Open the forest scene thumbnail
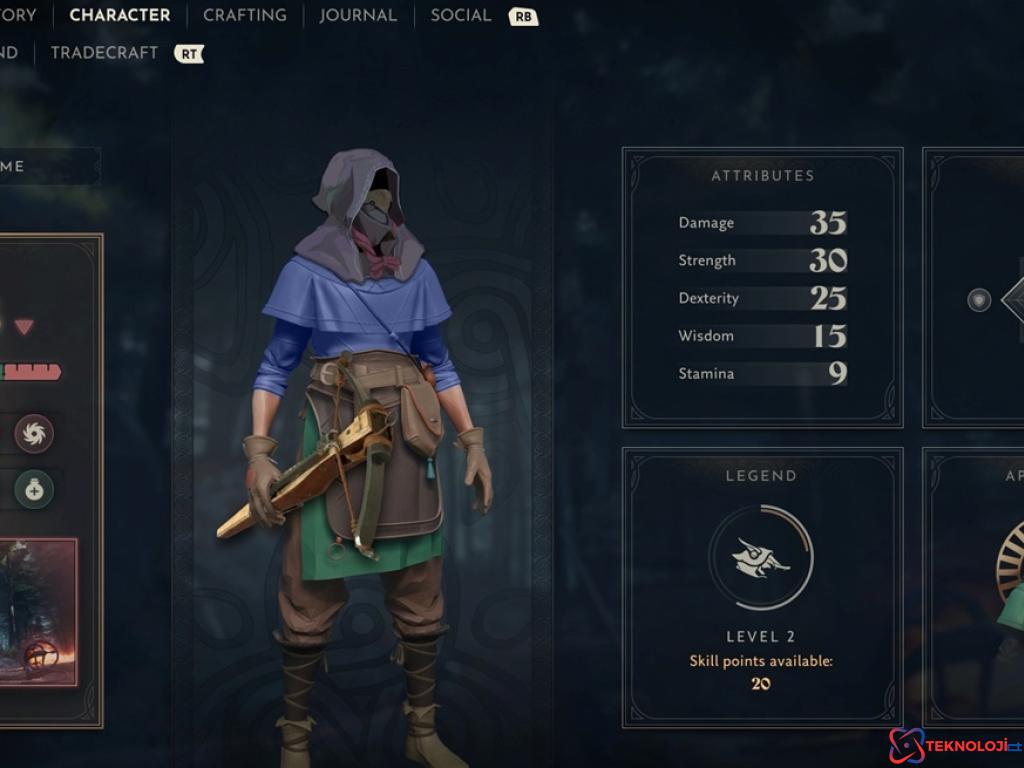 pos(38,612)
